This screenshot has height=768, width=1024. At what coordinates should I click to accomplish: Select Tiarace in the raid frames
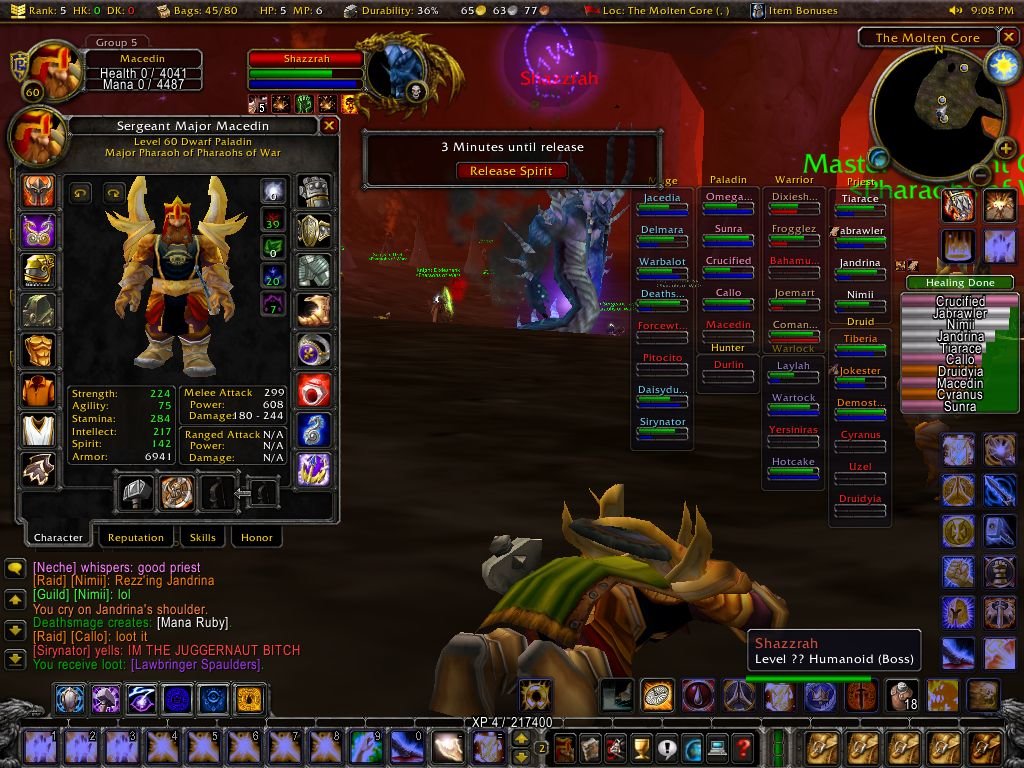pos(860,199)
